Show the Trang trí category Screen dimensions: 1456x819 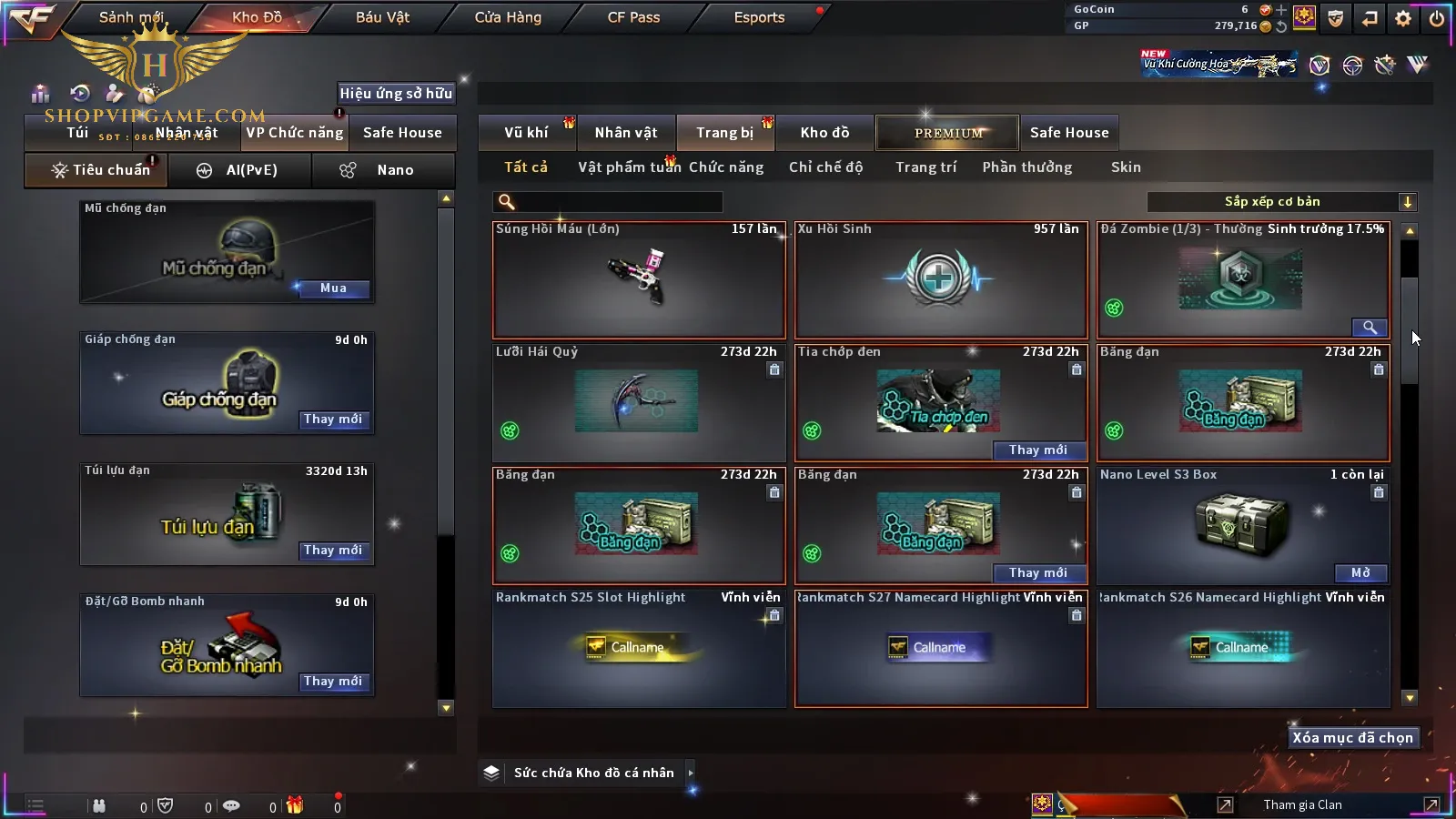tap(925, 167)
